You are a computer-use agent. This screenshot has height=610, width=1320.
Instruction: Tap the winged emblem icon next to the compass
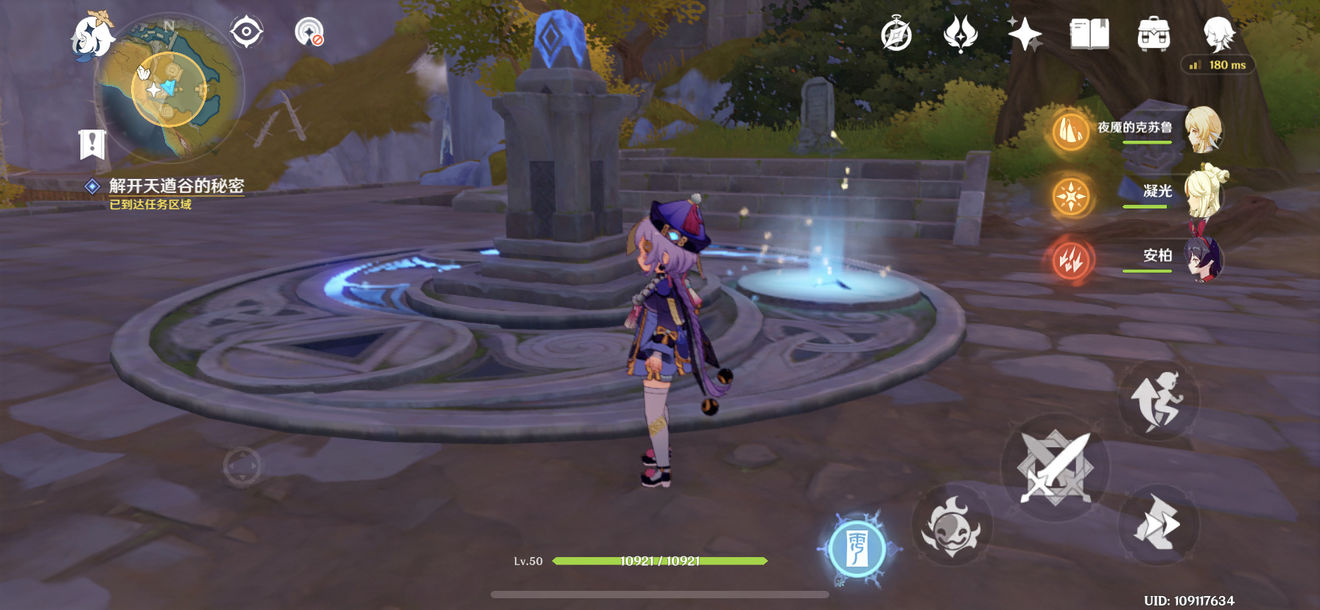tap(960, 34)
